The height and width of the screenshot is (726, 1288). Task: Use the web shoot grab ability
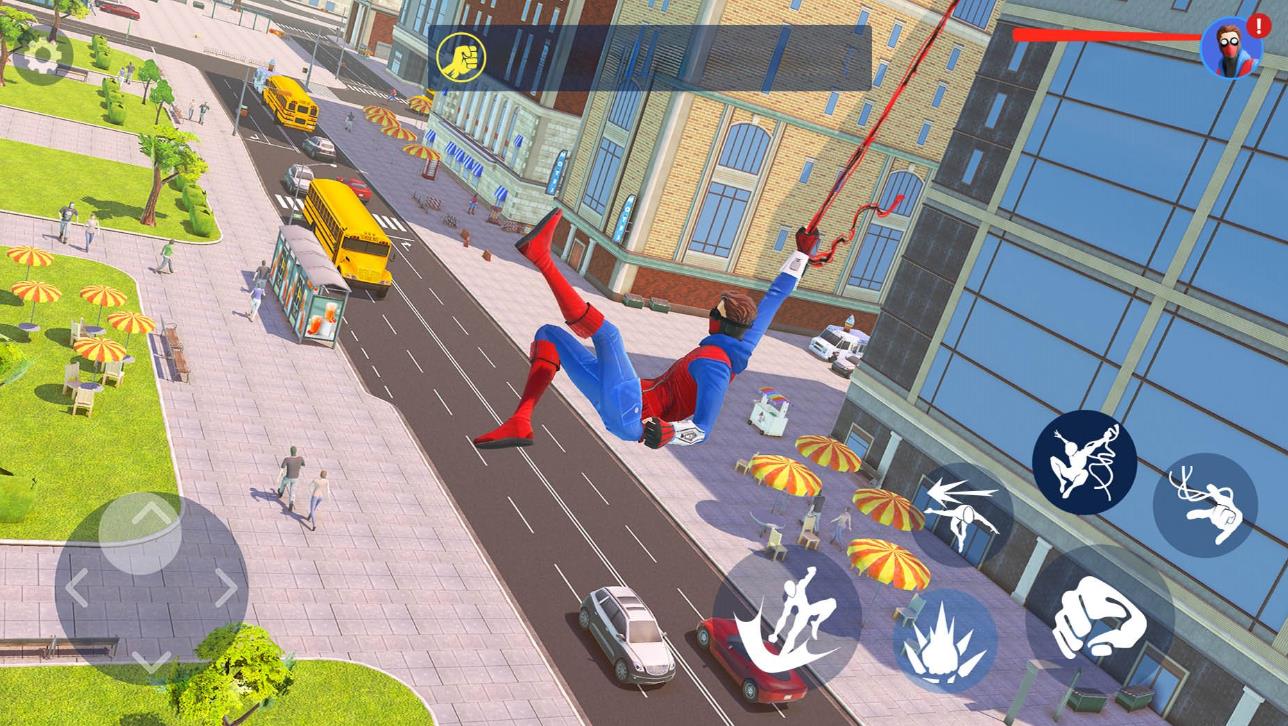click(x=1205, y=505)
